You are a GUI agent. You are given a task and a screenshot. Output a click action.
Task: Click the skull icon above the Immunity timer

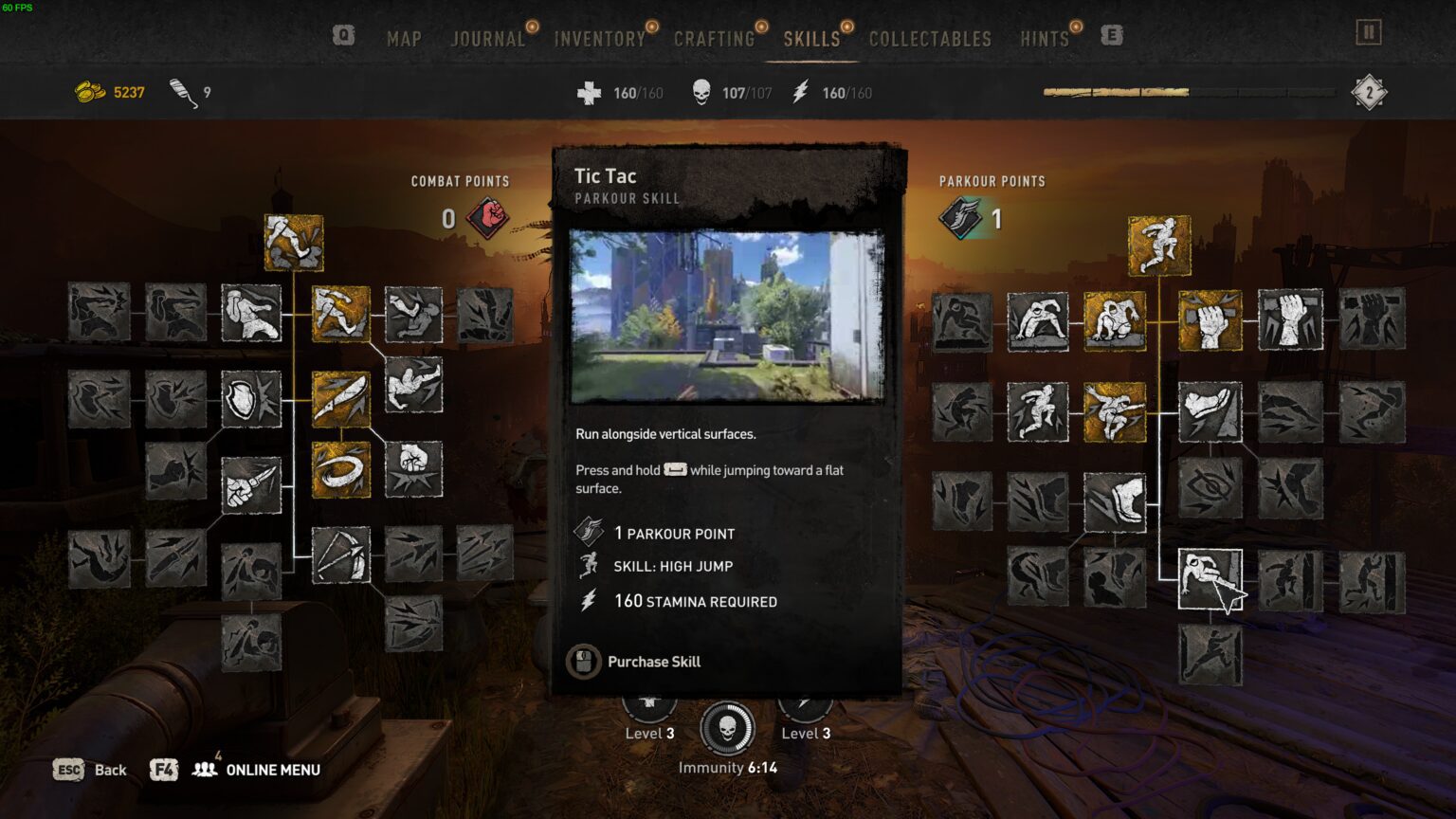click(x=728, y=727)
